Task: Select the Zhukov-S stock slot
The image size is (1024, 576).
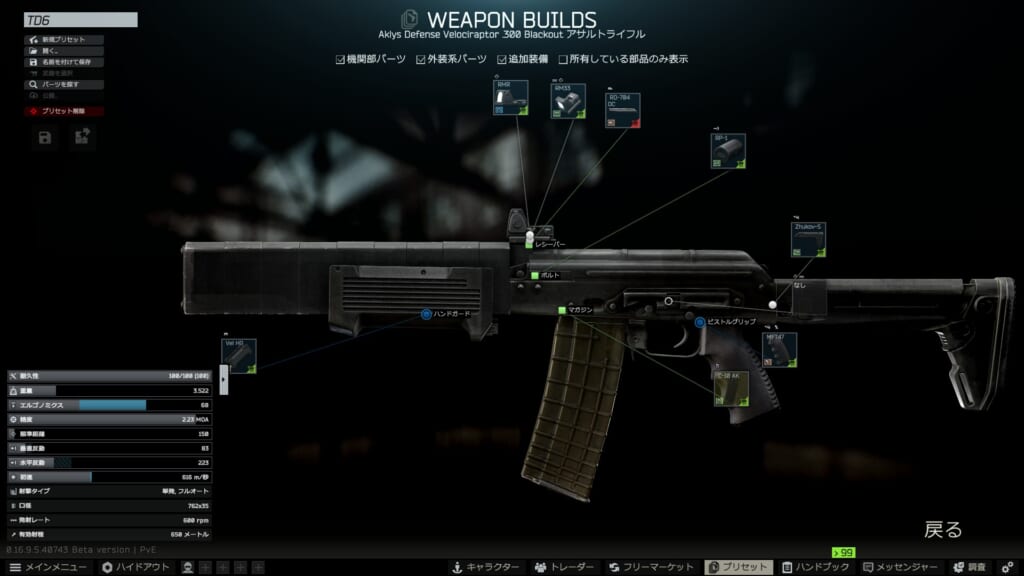Action: pos(808,241)
